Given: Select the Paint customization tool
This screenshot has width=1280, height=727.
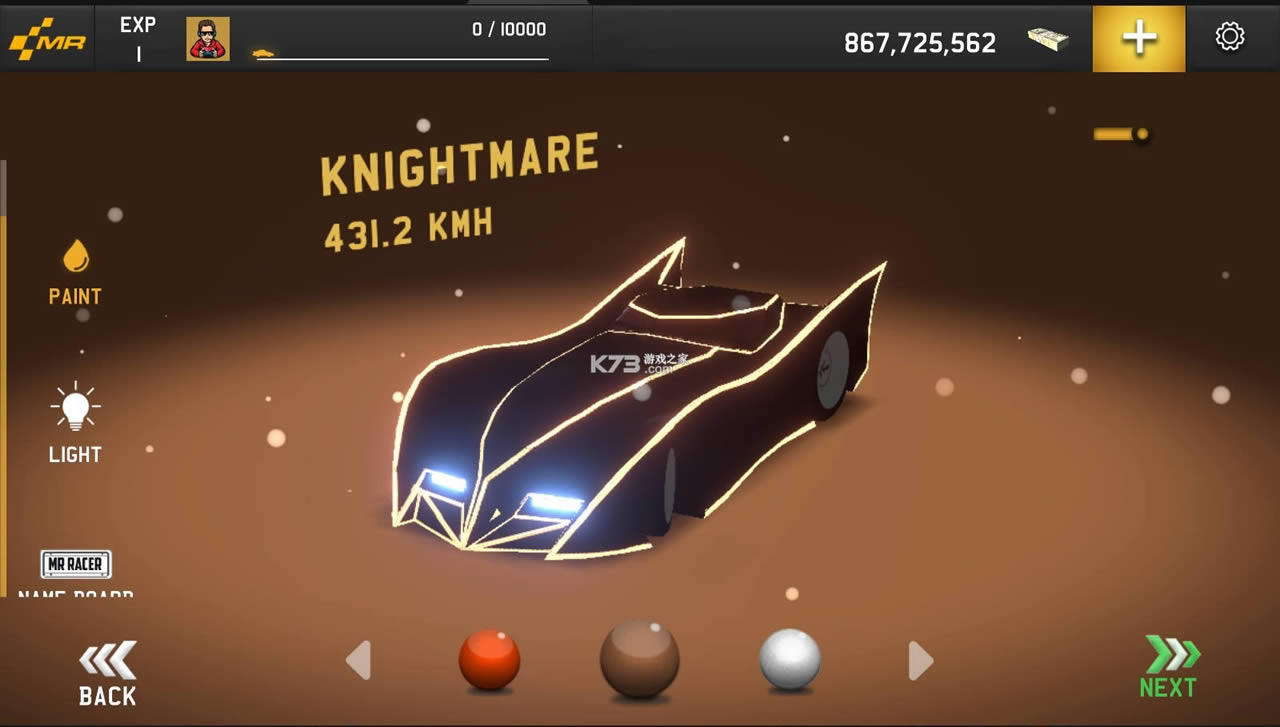Looking at the screenshot, I should [74, 270].
